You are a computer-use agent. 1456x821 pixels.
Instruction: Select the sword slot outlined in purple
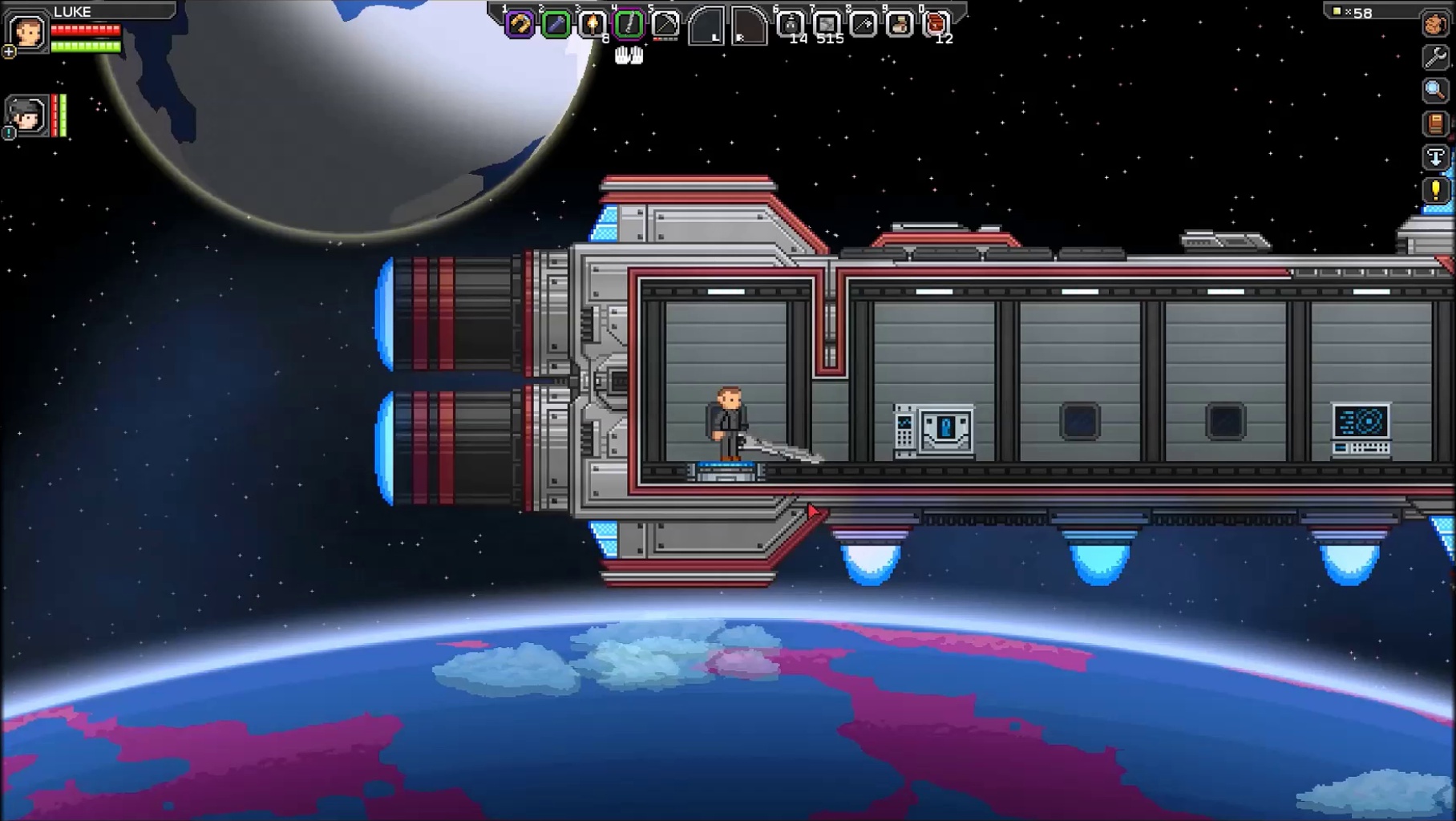[x=629, y=25]
